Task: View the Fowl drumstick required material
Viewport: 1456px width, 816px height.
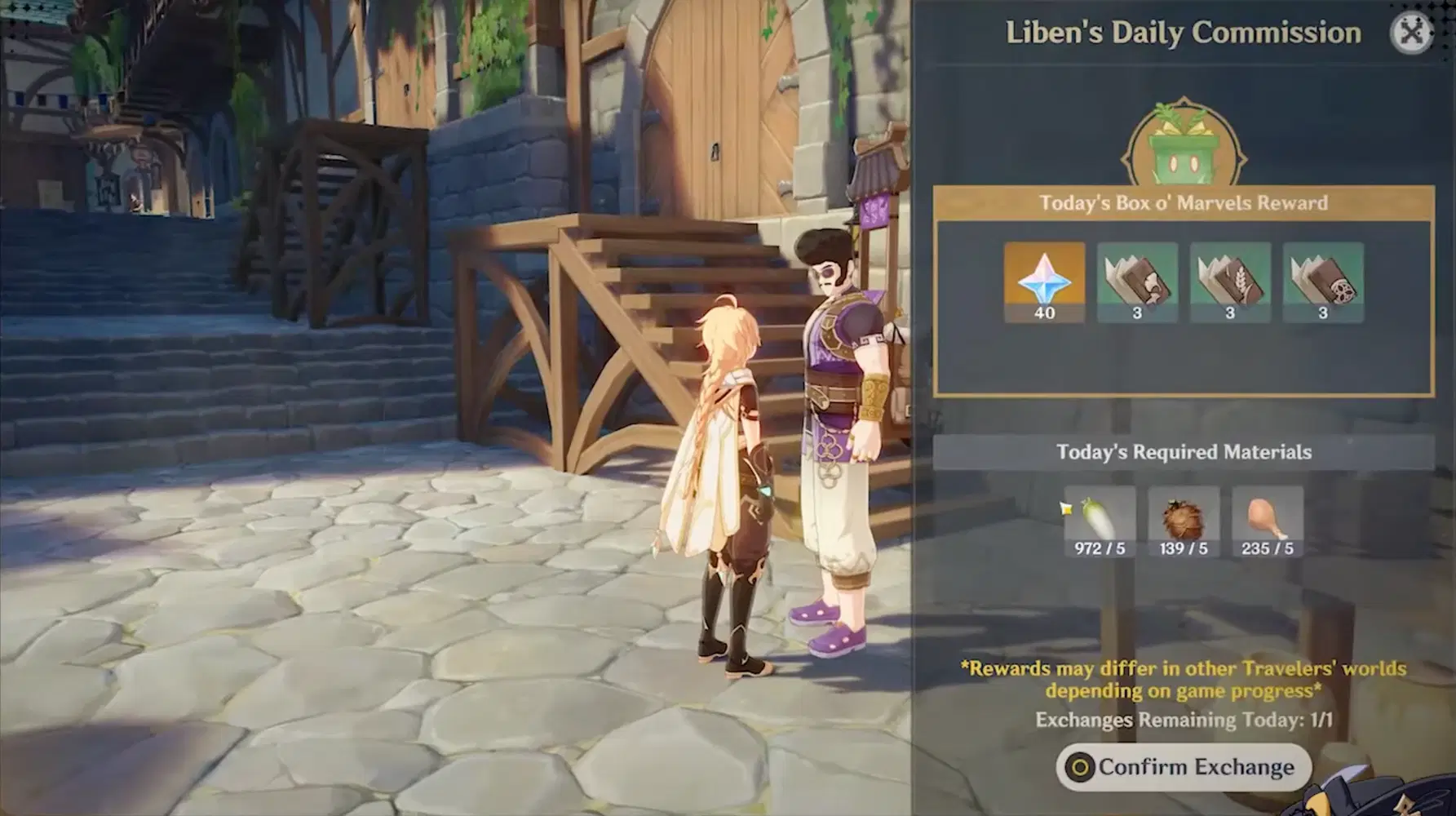Action: click(1267, 521)
